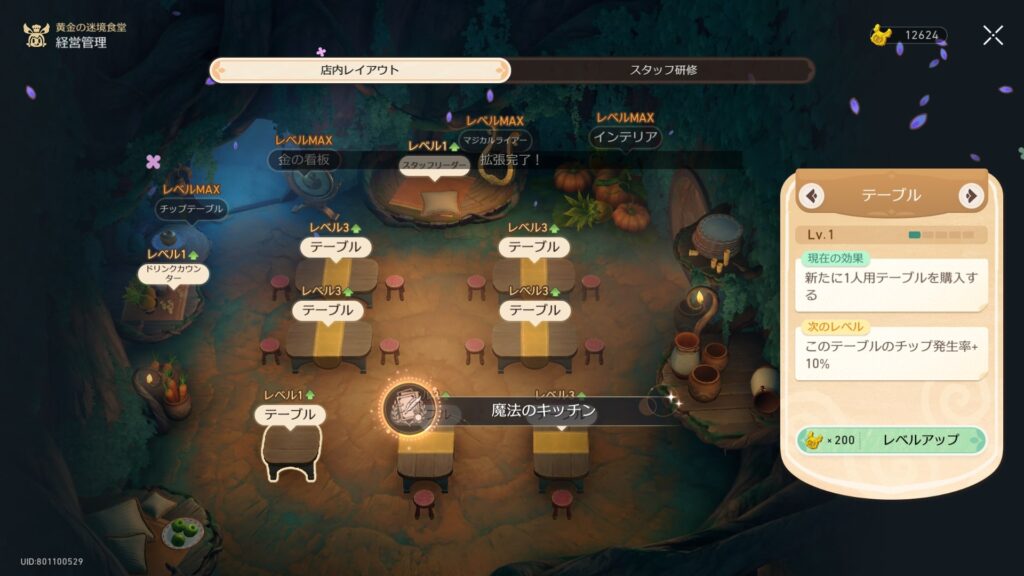1024x576 pixels.
Task: Close the management screen with the X
Action: tap(992, 36)
